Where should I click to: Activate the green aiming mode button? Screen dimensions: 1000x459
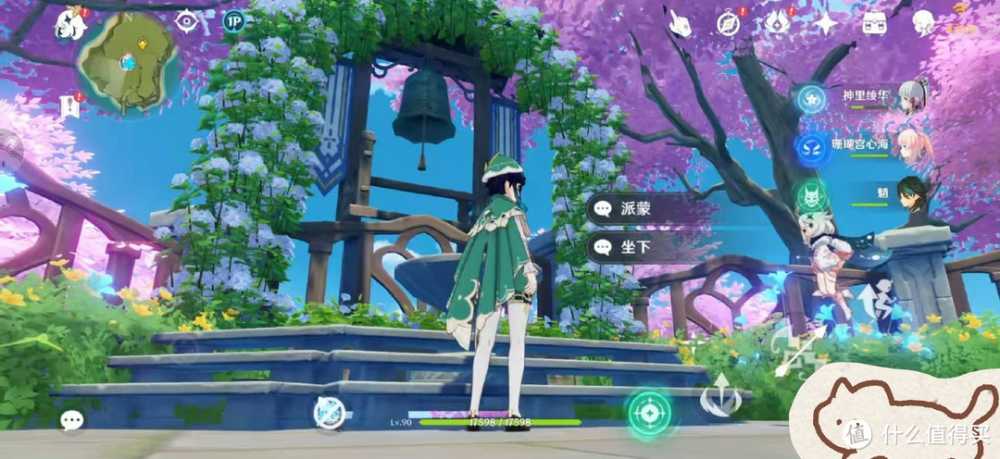[x=650, y=411]
